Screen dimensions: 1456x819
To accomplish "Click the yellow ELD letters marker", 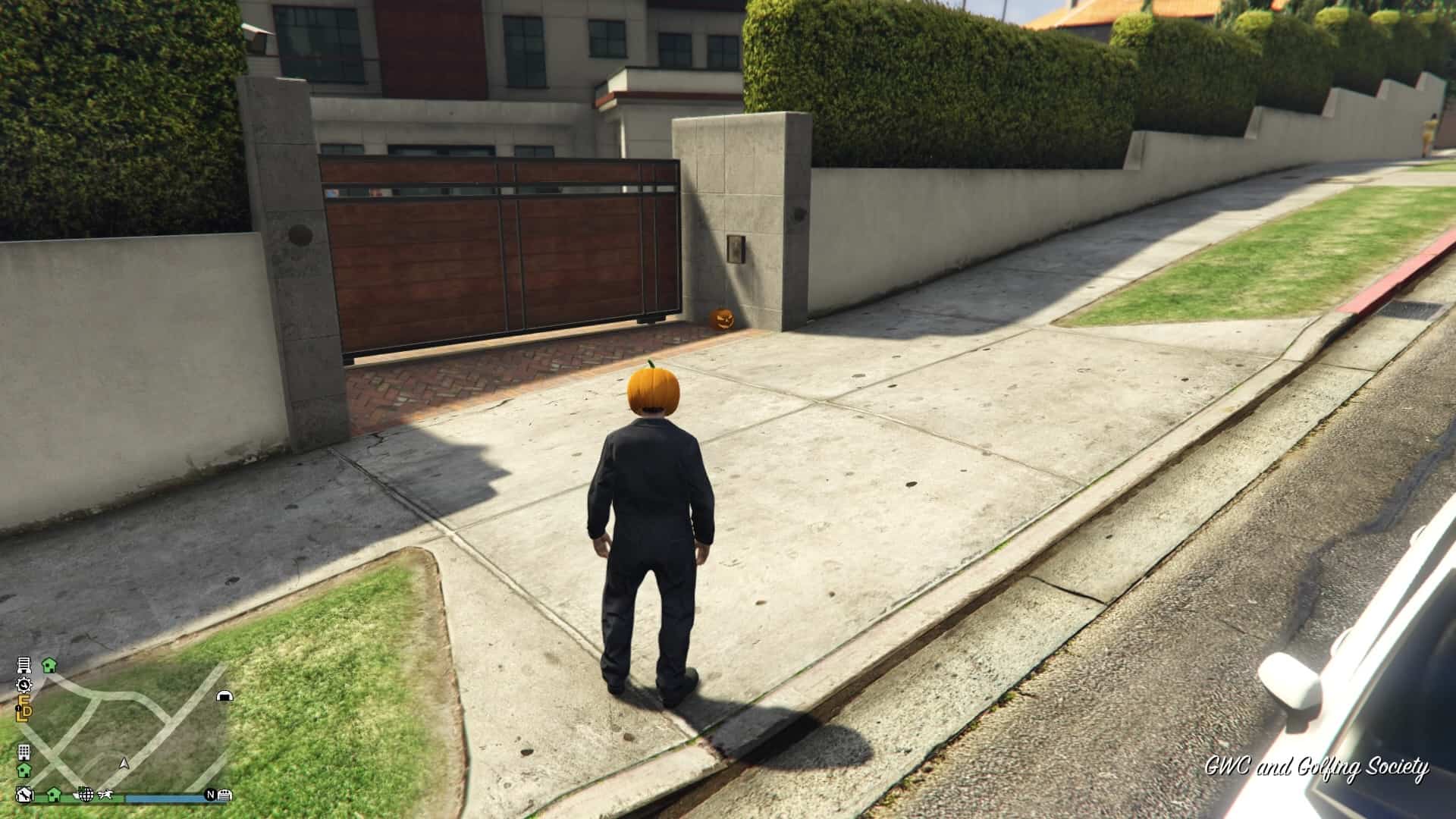I will point(25,710).
